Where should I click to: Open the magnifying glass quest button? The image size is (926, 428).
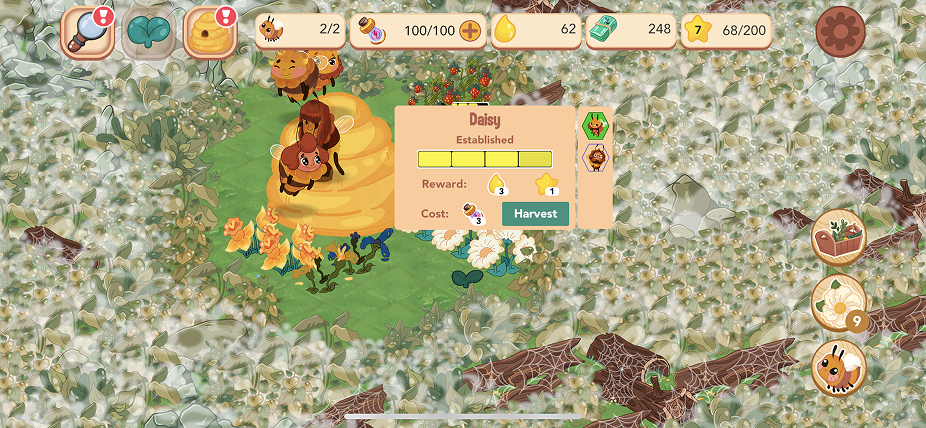(87, 32)
